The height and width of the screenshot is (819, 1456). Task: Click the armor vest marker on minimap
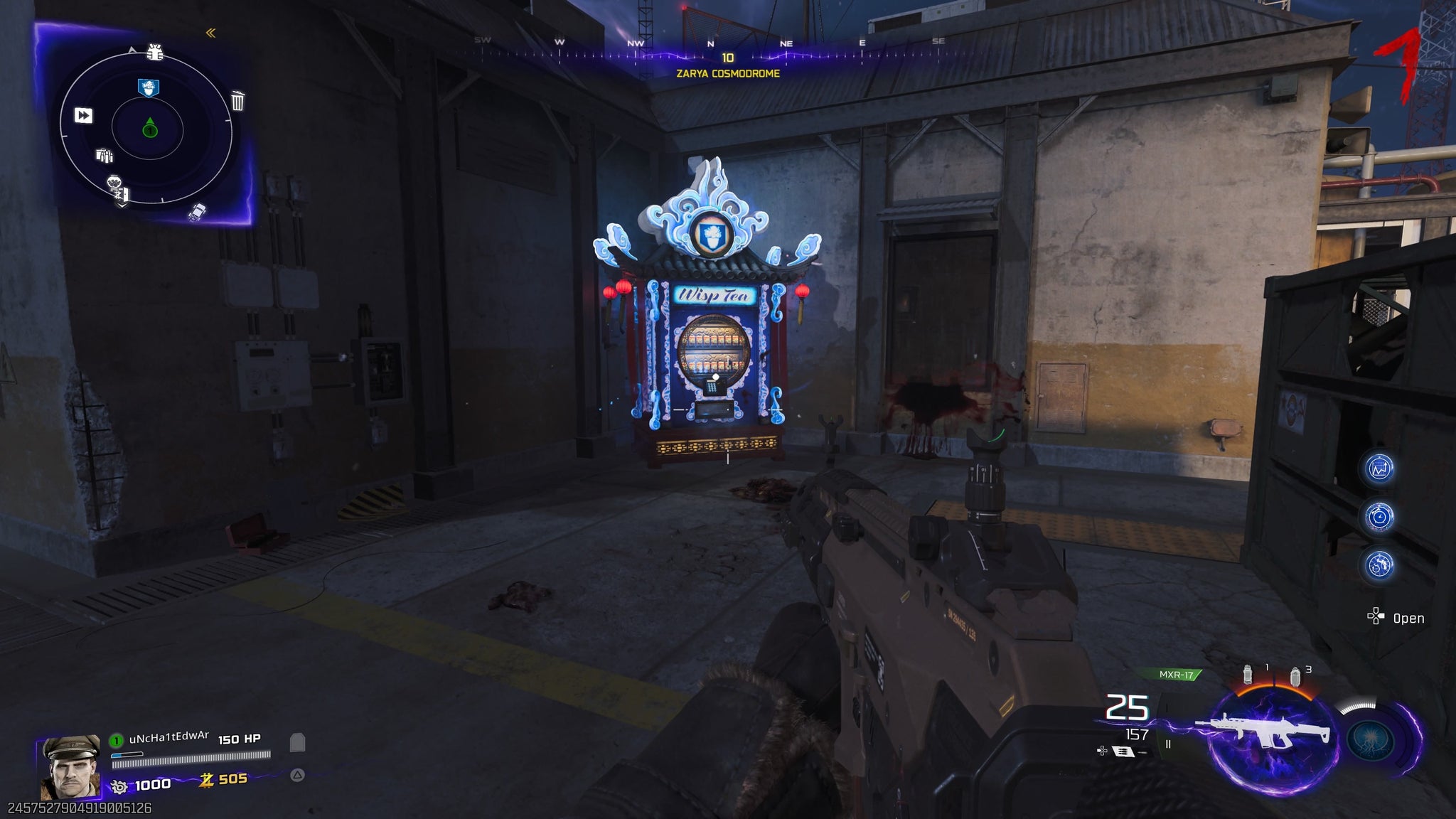pos(154,51)
